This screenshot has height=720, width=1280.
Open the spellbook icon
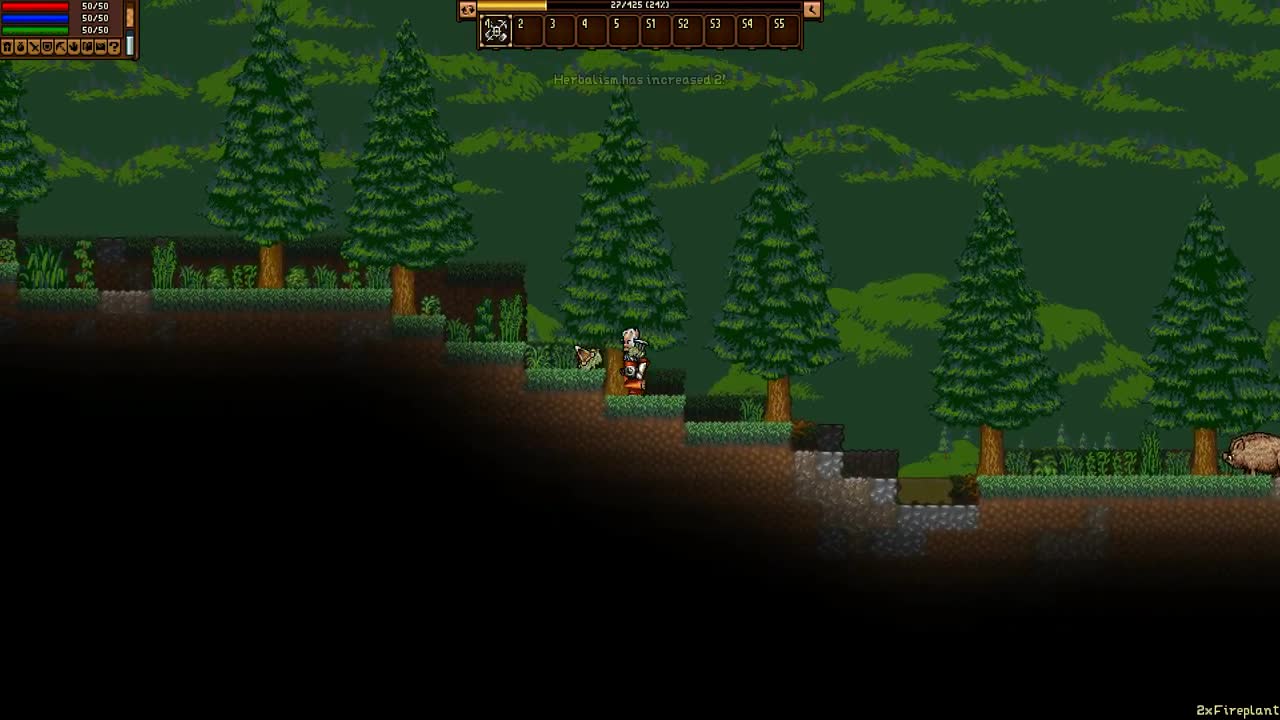coord(88,47)
